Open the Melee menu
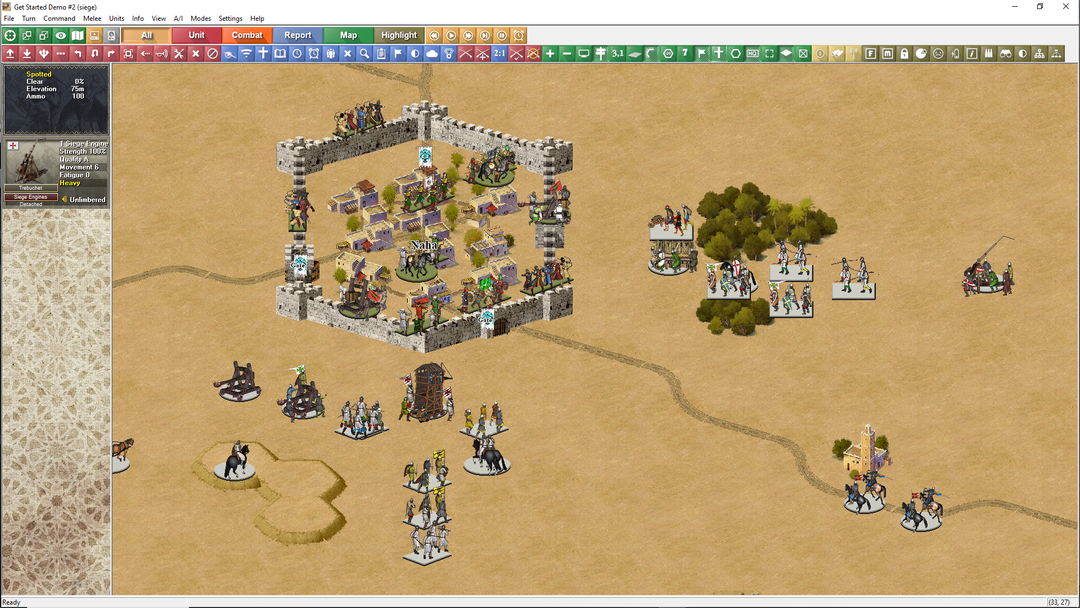 point(92,18)
